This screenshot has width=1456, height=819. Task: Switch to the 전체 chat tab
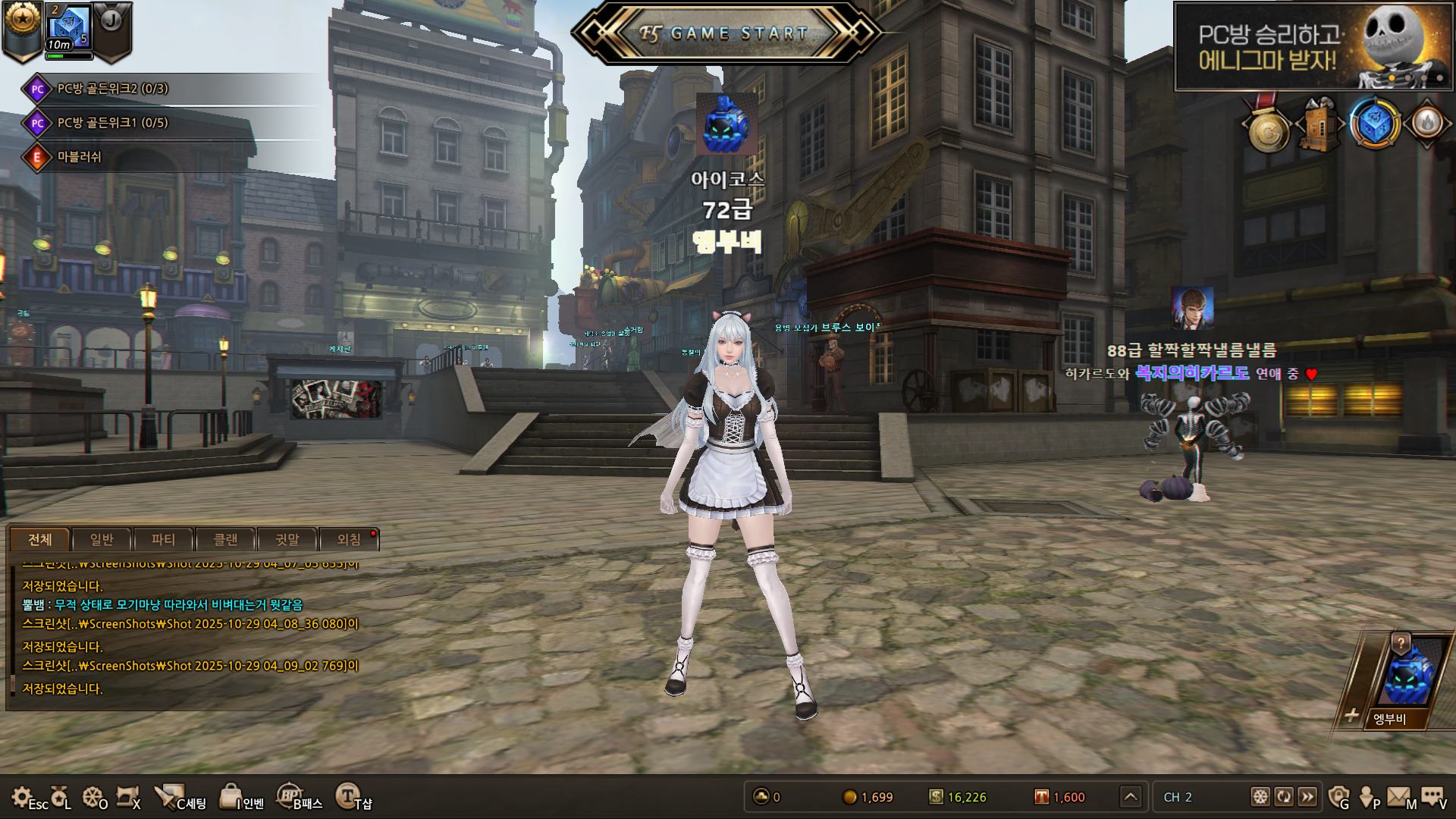point(40,539)
